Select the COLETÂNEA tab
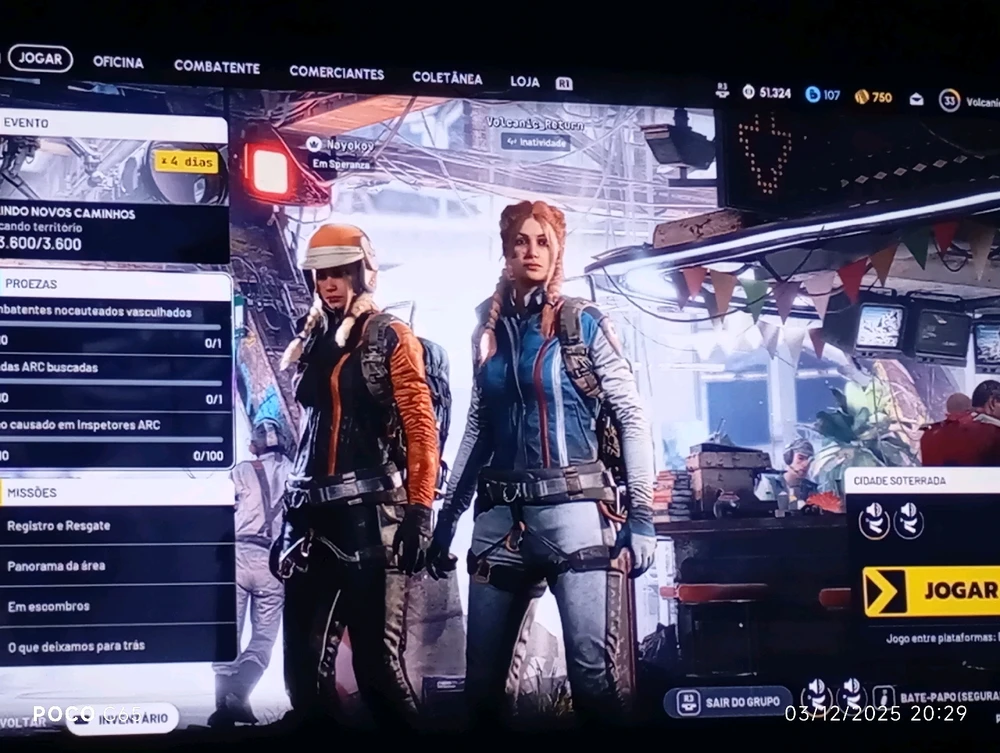 [x=447, y=78]
